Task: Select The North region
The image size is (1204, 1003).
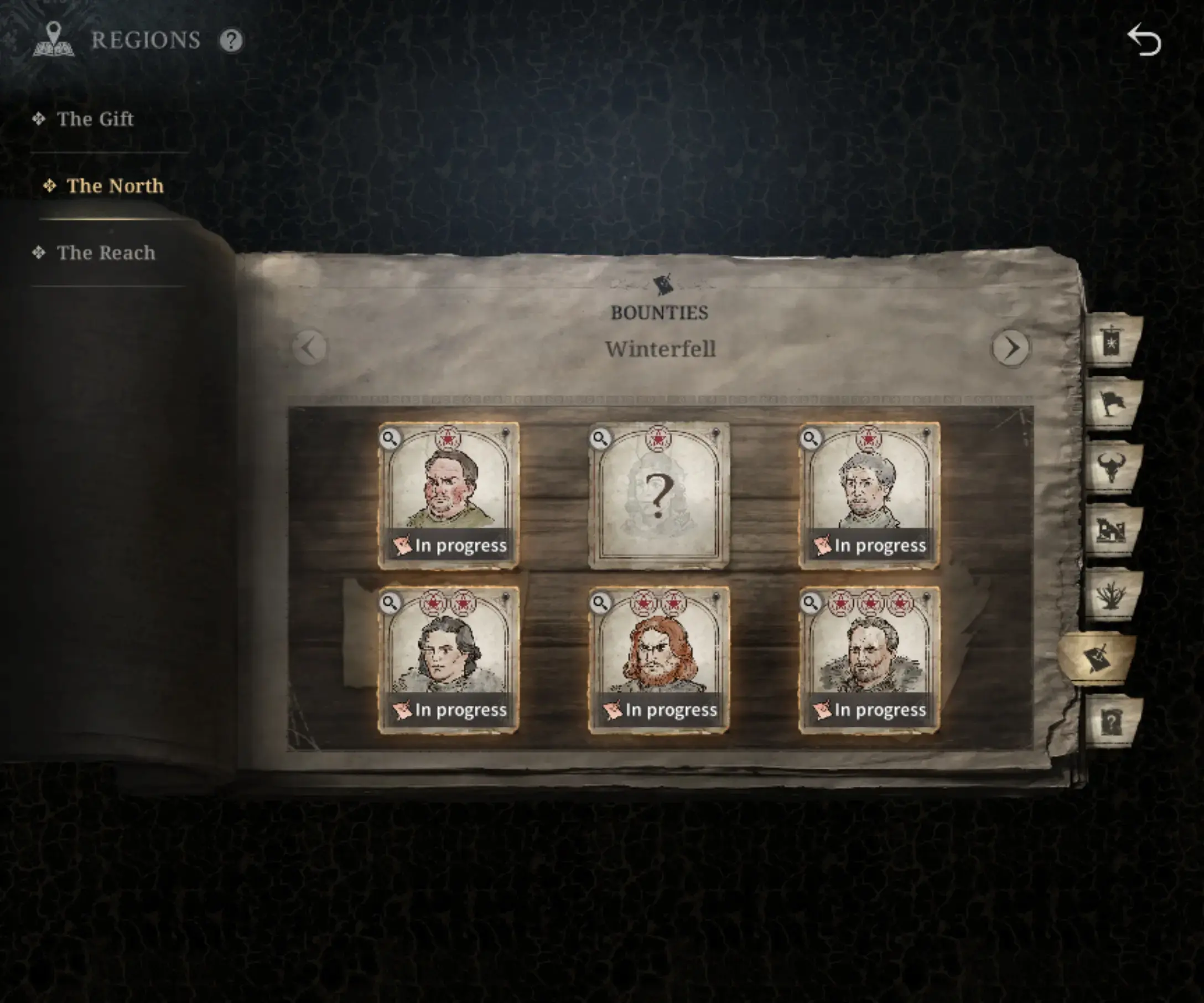Action: tap(115, 186)
